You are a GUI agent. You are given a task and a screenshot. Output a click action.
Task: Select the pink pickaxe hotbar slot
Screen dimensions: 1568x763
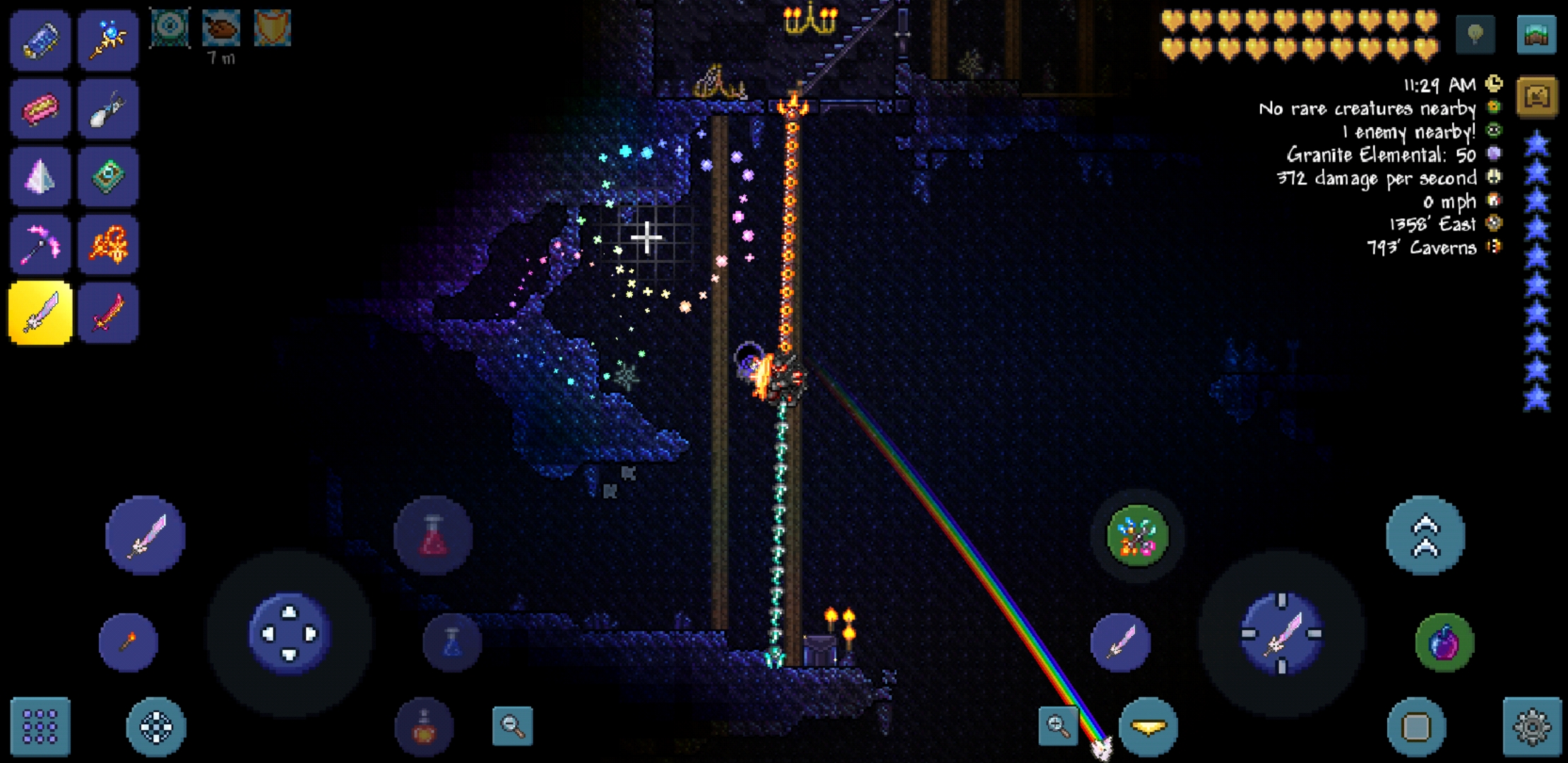[39, 244]
